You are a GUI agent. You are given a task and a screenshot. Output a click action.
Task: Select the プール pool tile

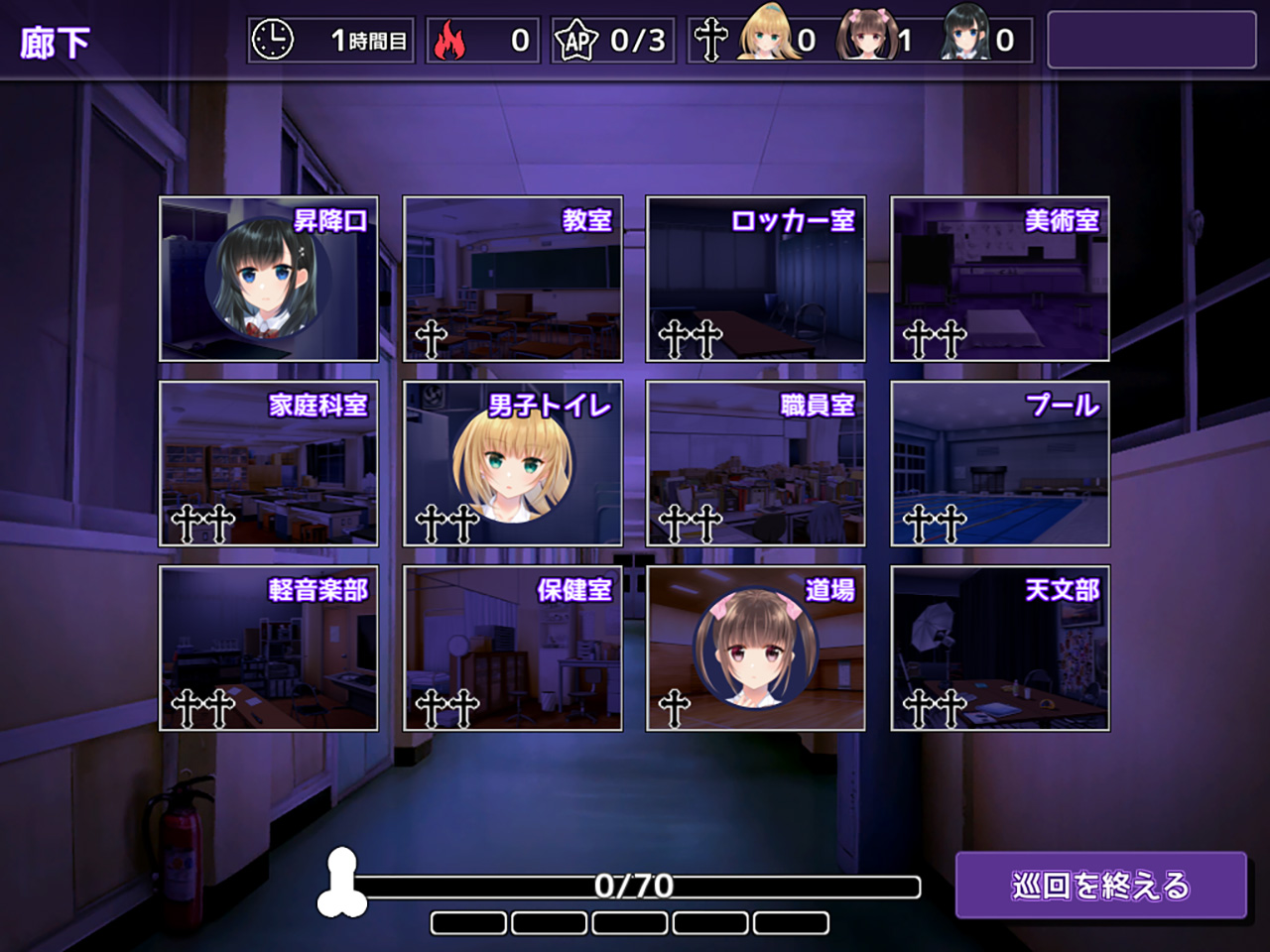click(1000, 463)
